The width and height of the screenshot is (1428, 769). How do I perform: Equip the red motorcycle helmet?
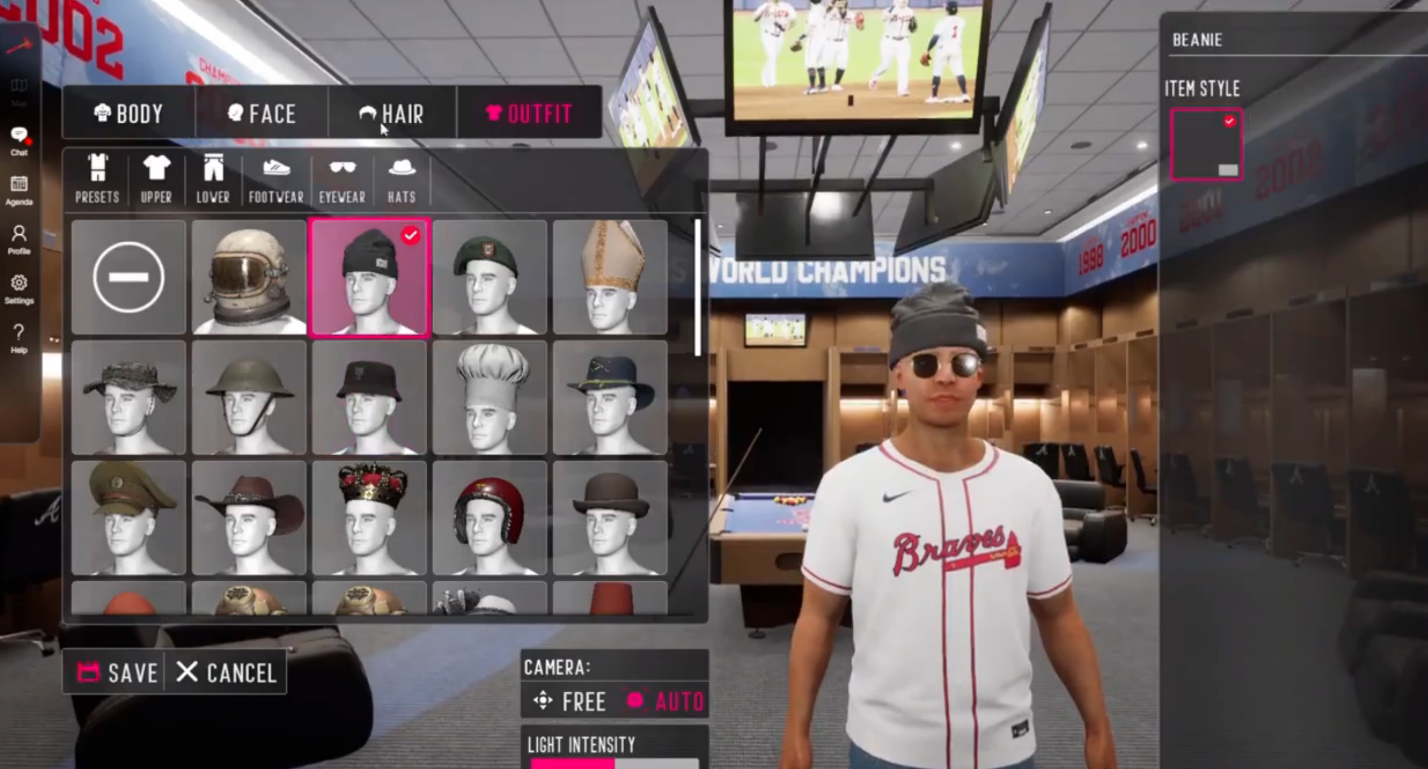489,517
